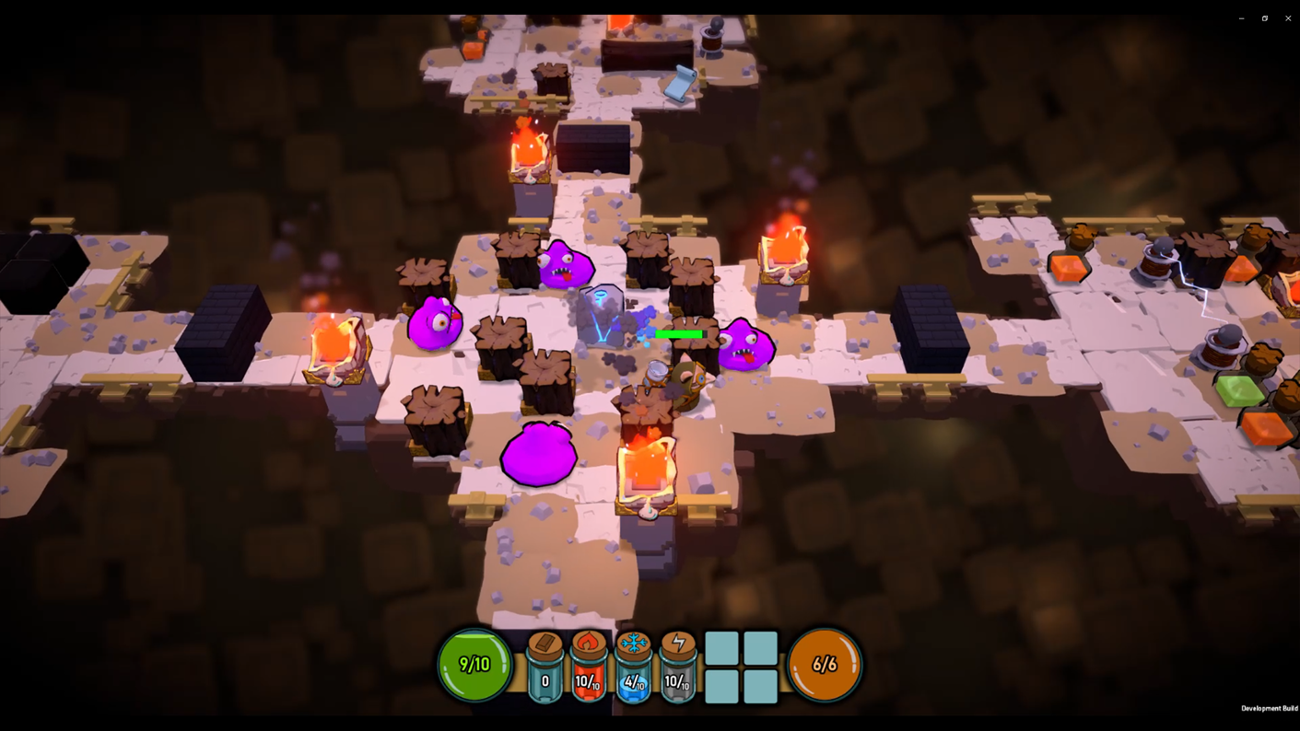Select the fire potion vial
This screenshot has height=731, width=1300.
(589, 665)
